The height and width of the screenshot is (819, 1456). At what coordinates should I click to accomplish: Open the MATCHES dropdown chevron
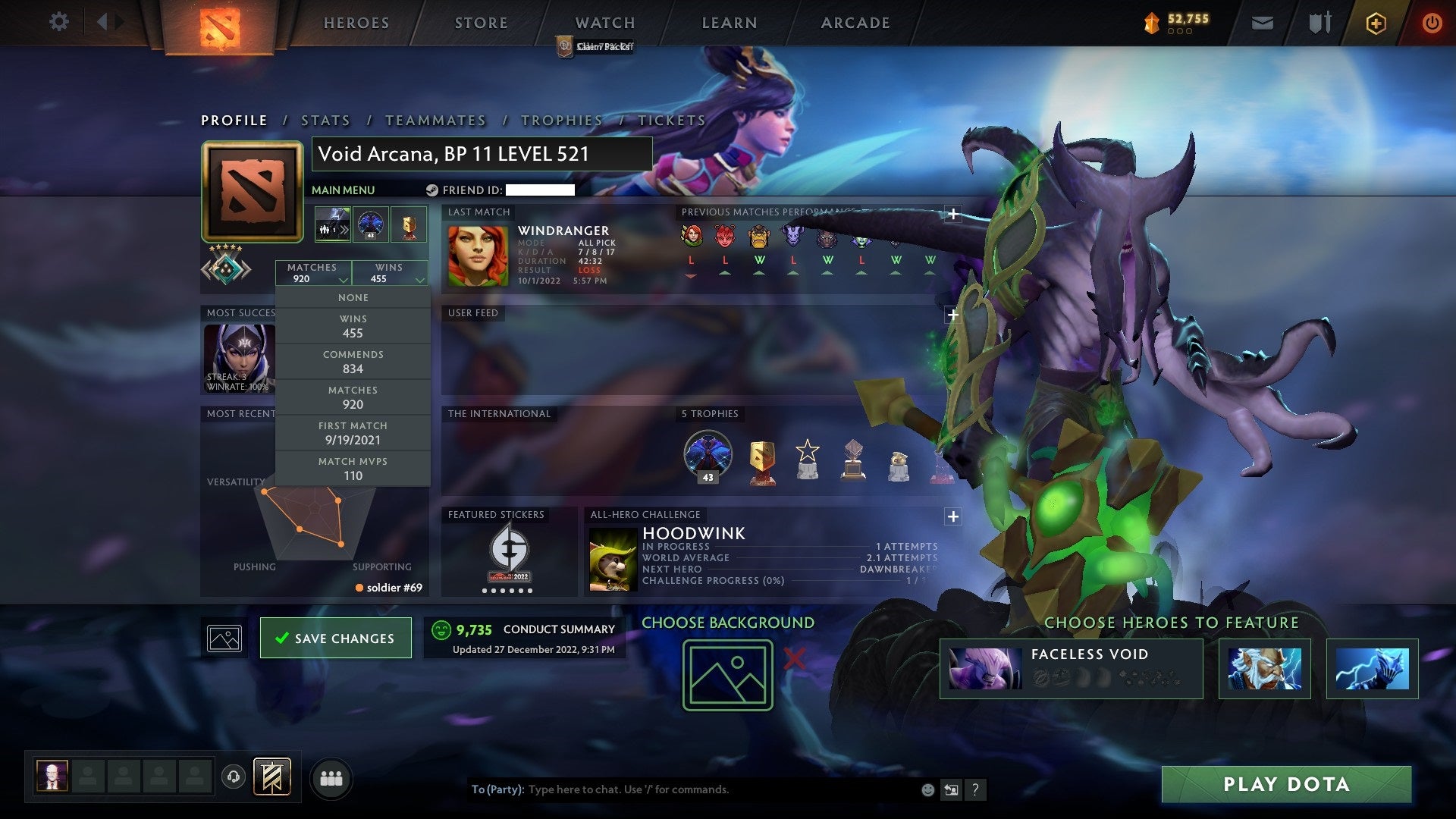(x=344, y=280)
